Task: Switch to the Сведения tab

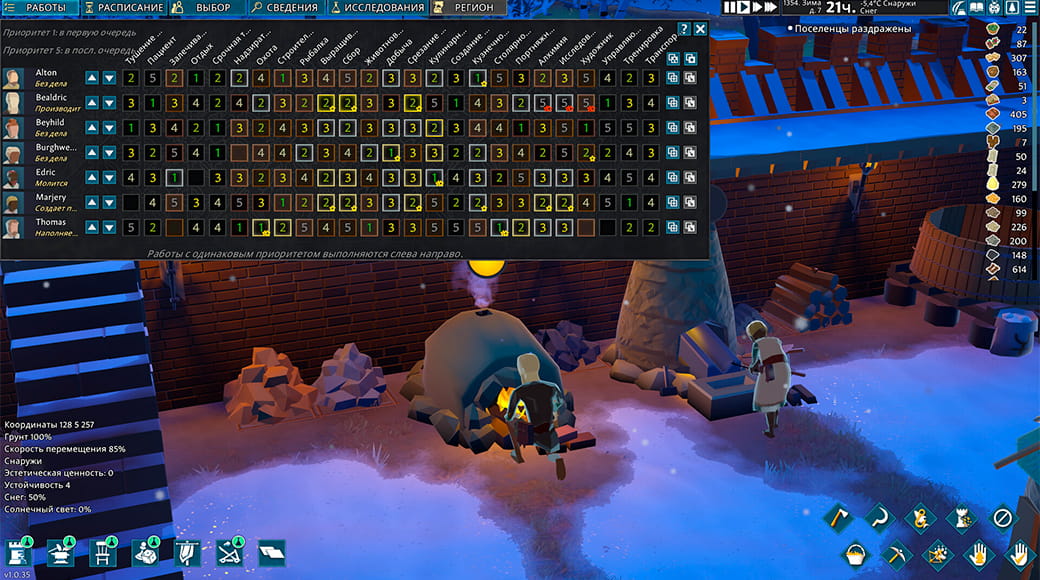Action: tap(284, 8)
